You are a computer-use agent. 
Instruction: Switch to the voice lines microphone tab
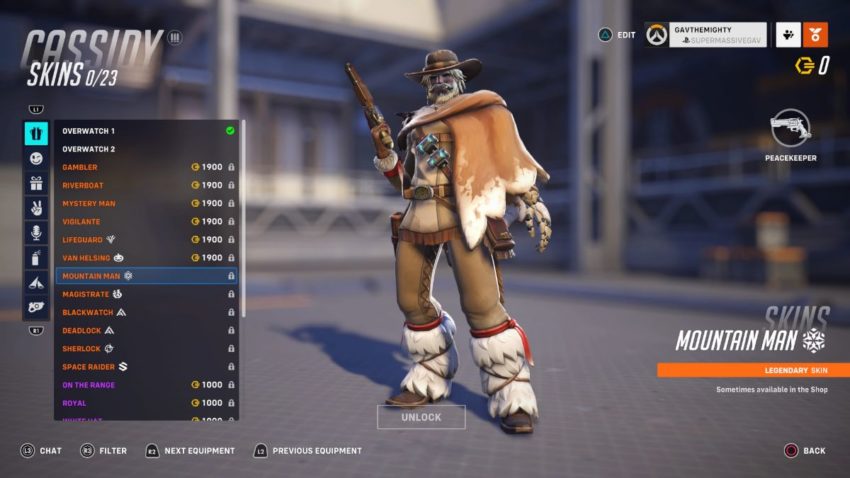(x=36, y=233)
